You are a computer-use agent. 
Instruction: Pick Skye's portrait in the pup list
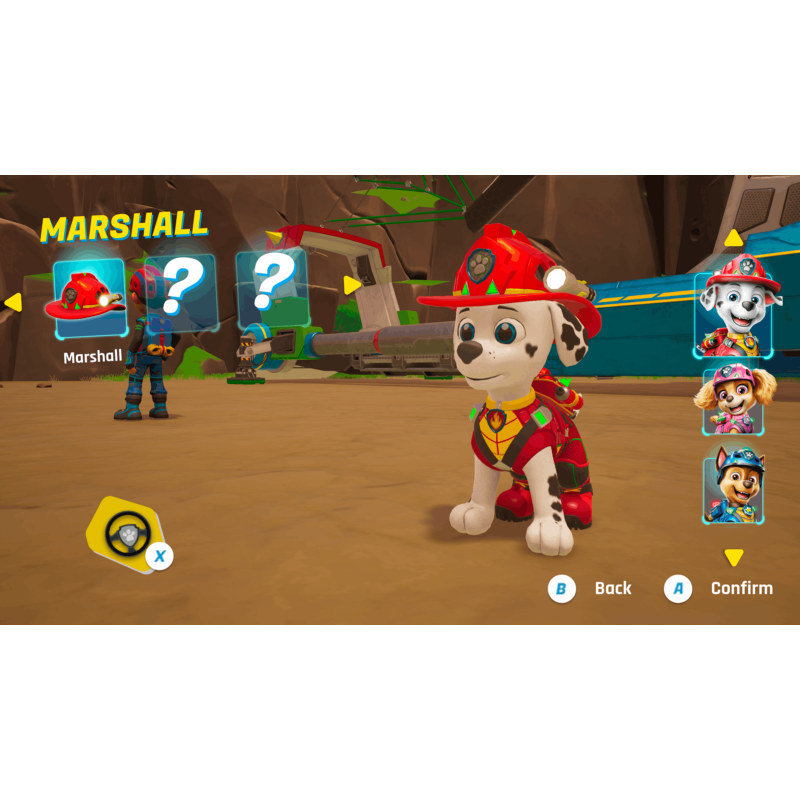734,401
